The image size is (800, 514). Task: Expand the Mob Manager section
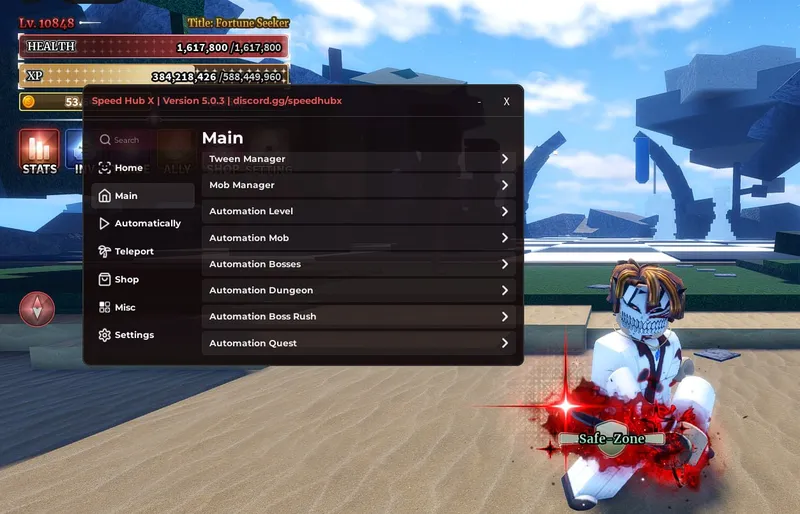coord(360,185)
